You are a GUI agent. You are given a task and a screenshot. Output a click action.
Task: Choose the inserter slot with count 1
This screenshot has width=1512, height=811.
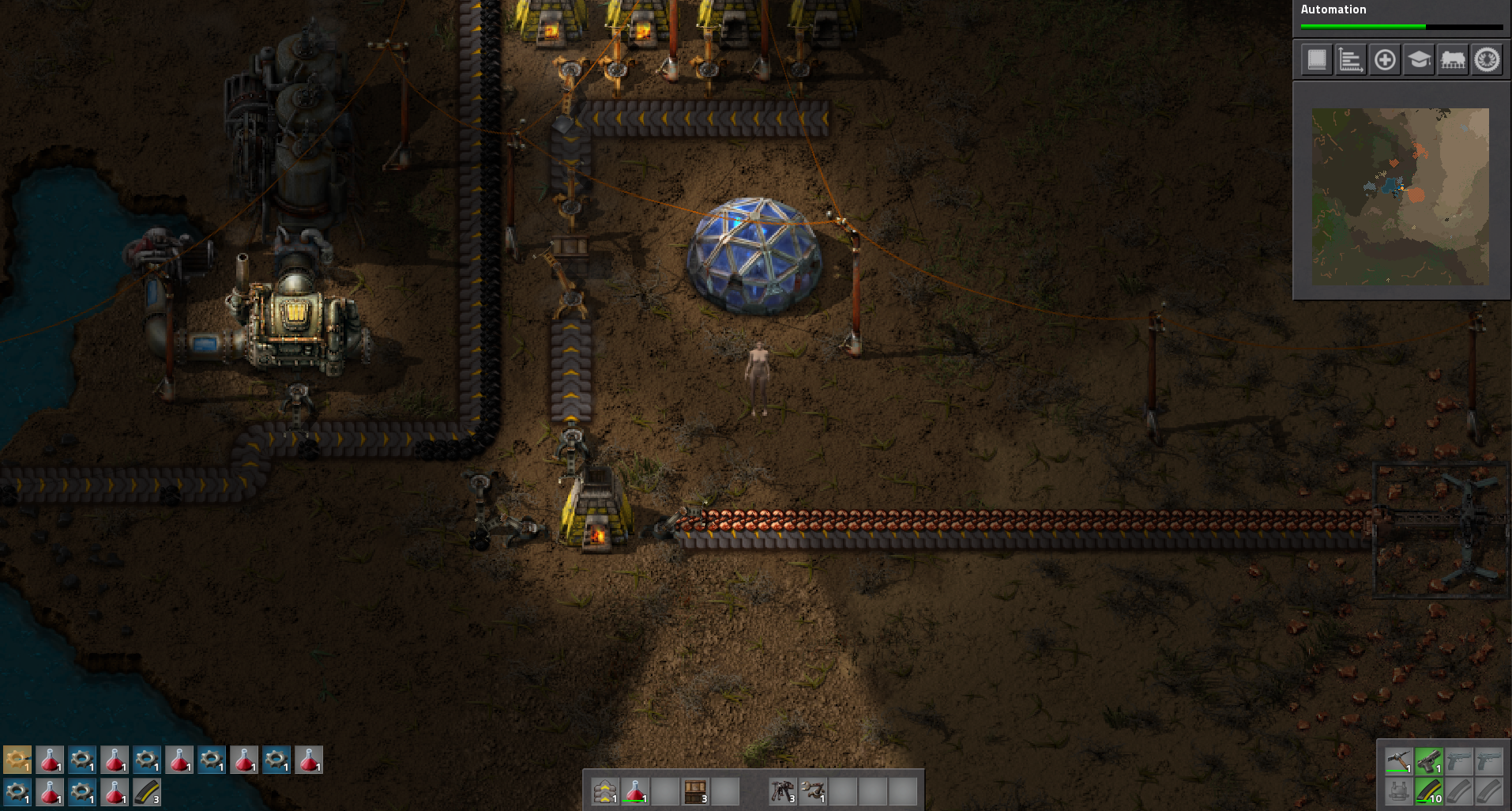click(x=812, y=791)
